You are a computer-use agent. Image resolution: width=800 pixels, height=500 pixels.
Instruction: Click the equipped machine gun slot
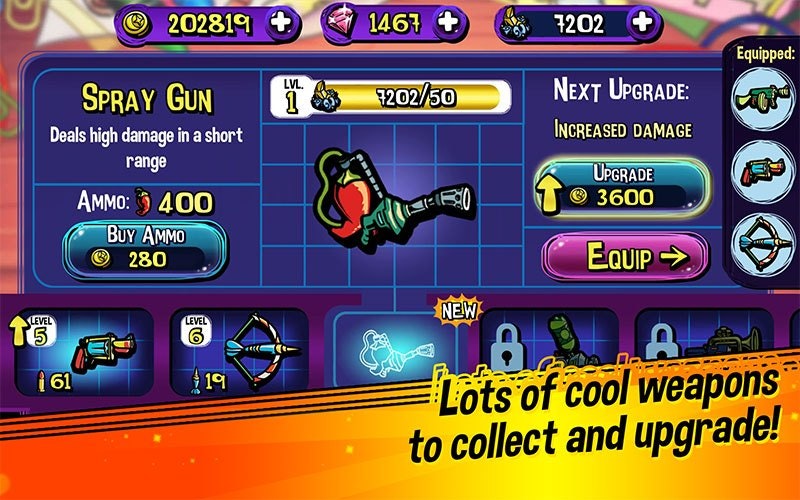763,100
